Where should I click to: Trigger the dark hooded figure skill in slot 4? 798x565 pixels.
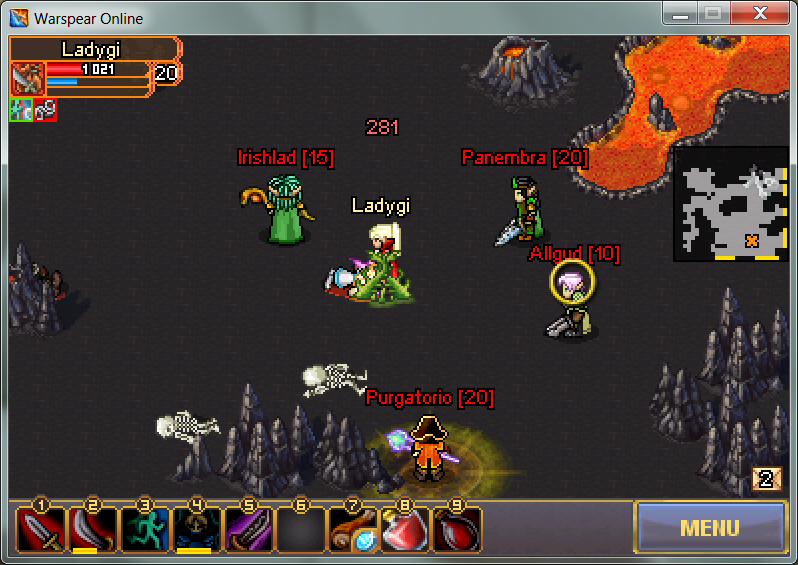coord(196,530)
